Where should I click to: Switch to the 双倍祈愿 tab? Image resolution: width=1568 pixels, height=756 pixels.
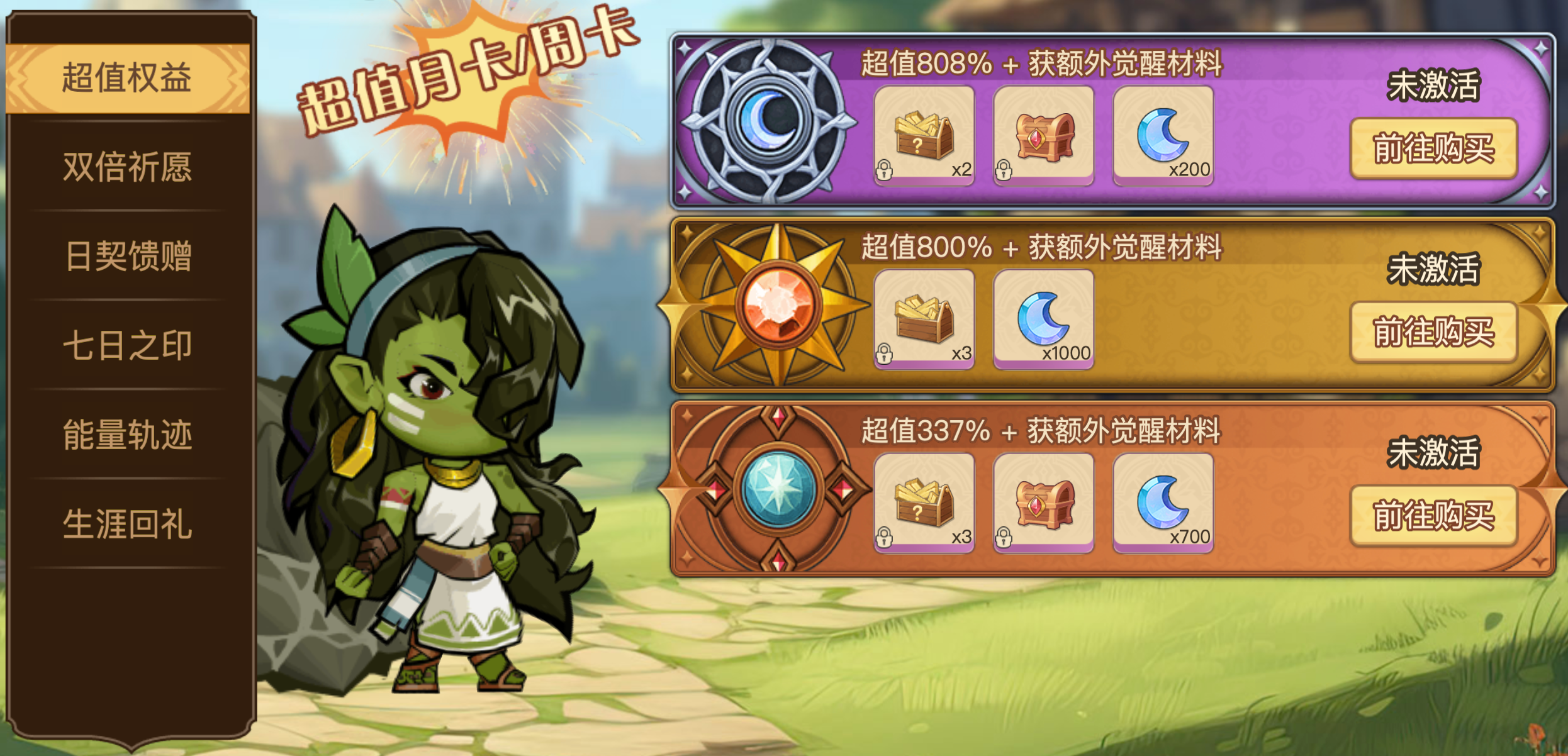point(129,165)
